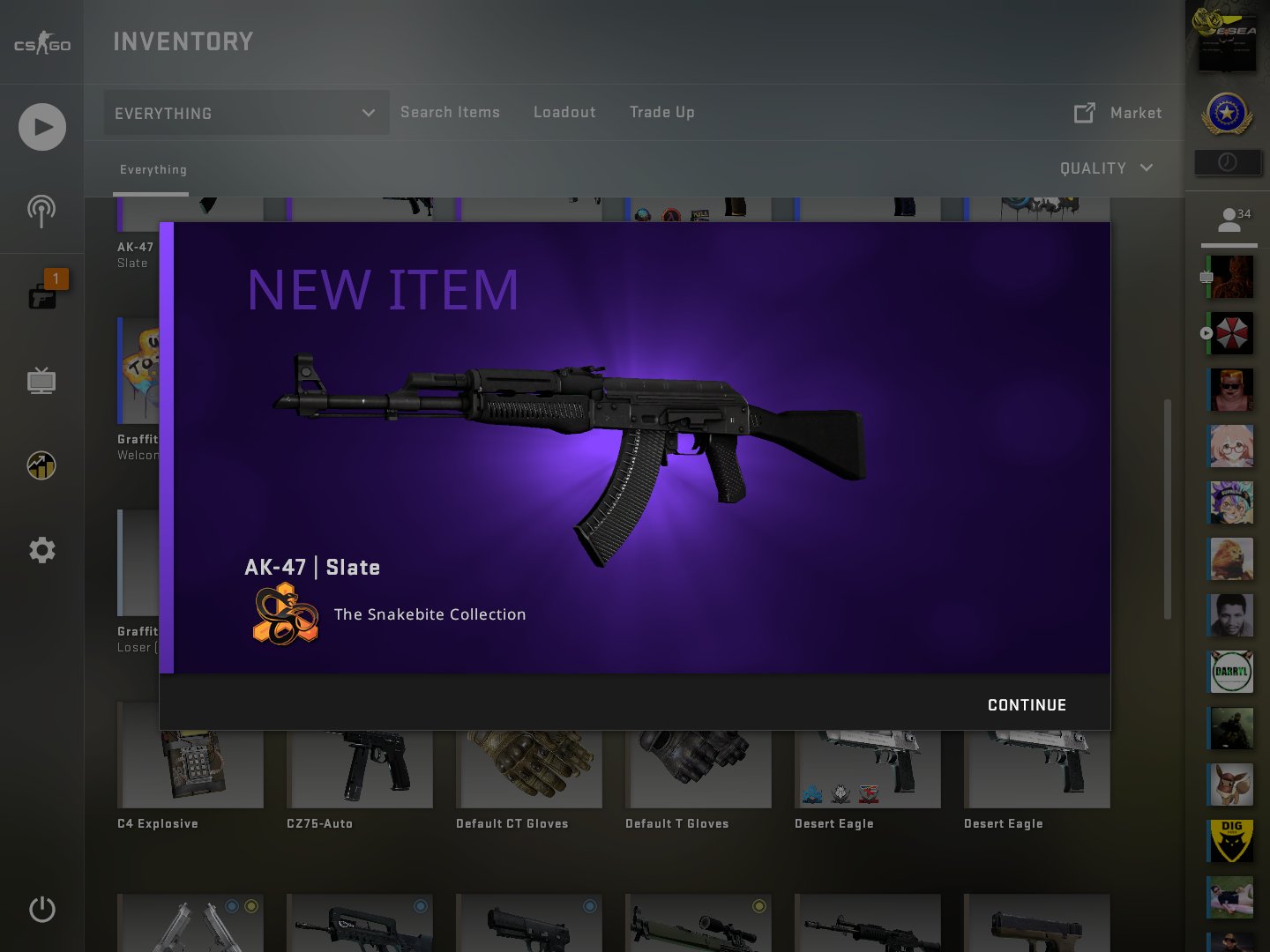This screenshot has height=952, width=1270.
Task: Switch to the Trade Up tab
Action: click(661, 112)
